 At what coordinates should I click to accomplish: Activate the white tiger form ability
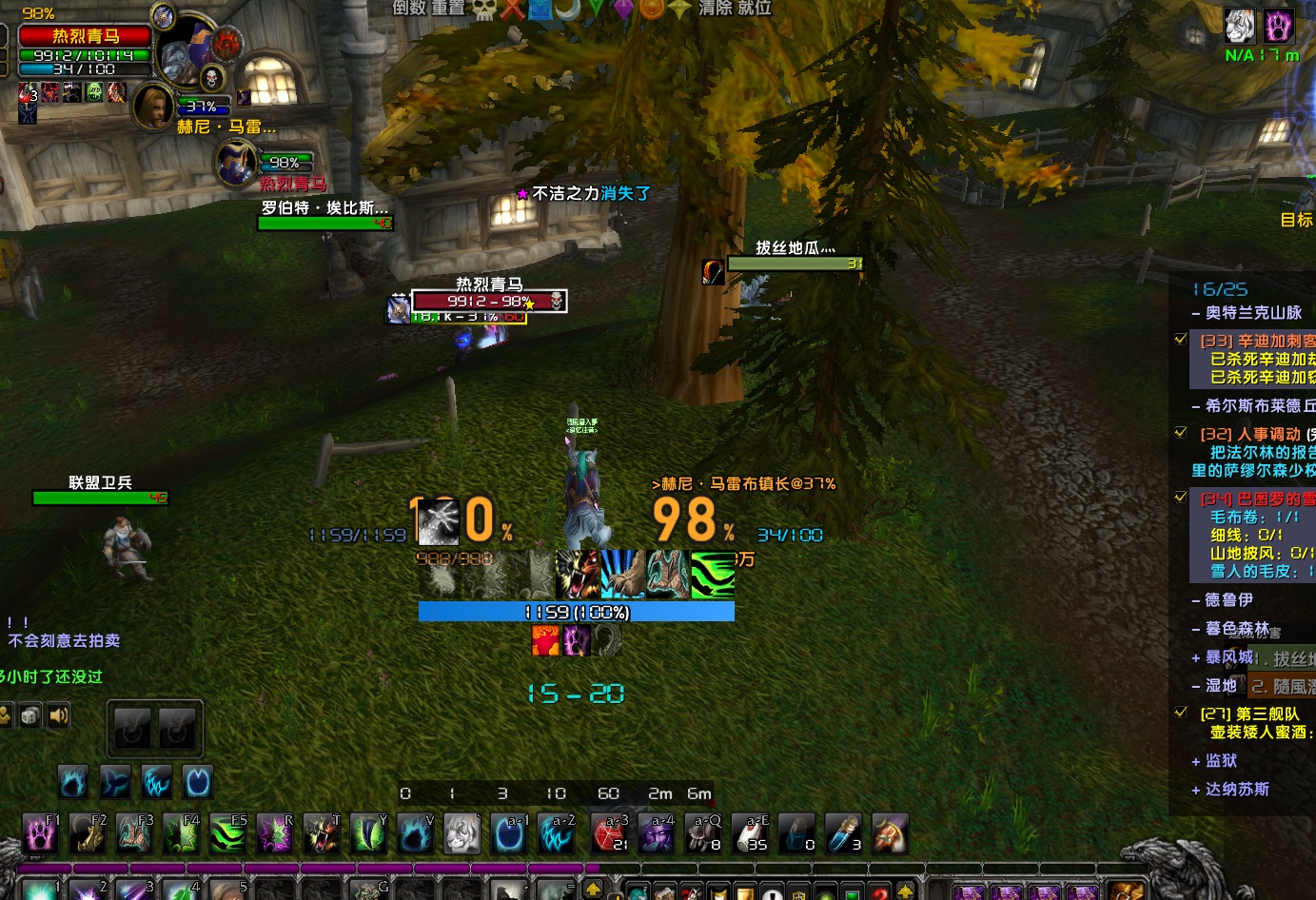pyautogui.click(x=462, y=834)
